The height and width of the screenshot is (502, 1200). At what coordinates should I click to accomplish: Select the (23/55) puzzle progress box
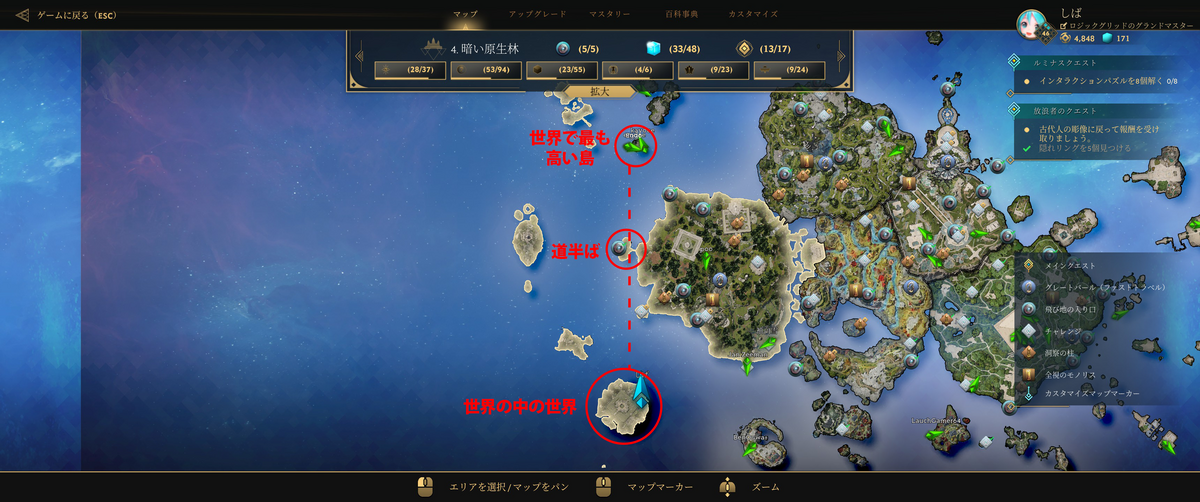[561, 70]
